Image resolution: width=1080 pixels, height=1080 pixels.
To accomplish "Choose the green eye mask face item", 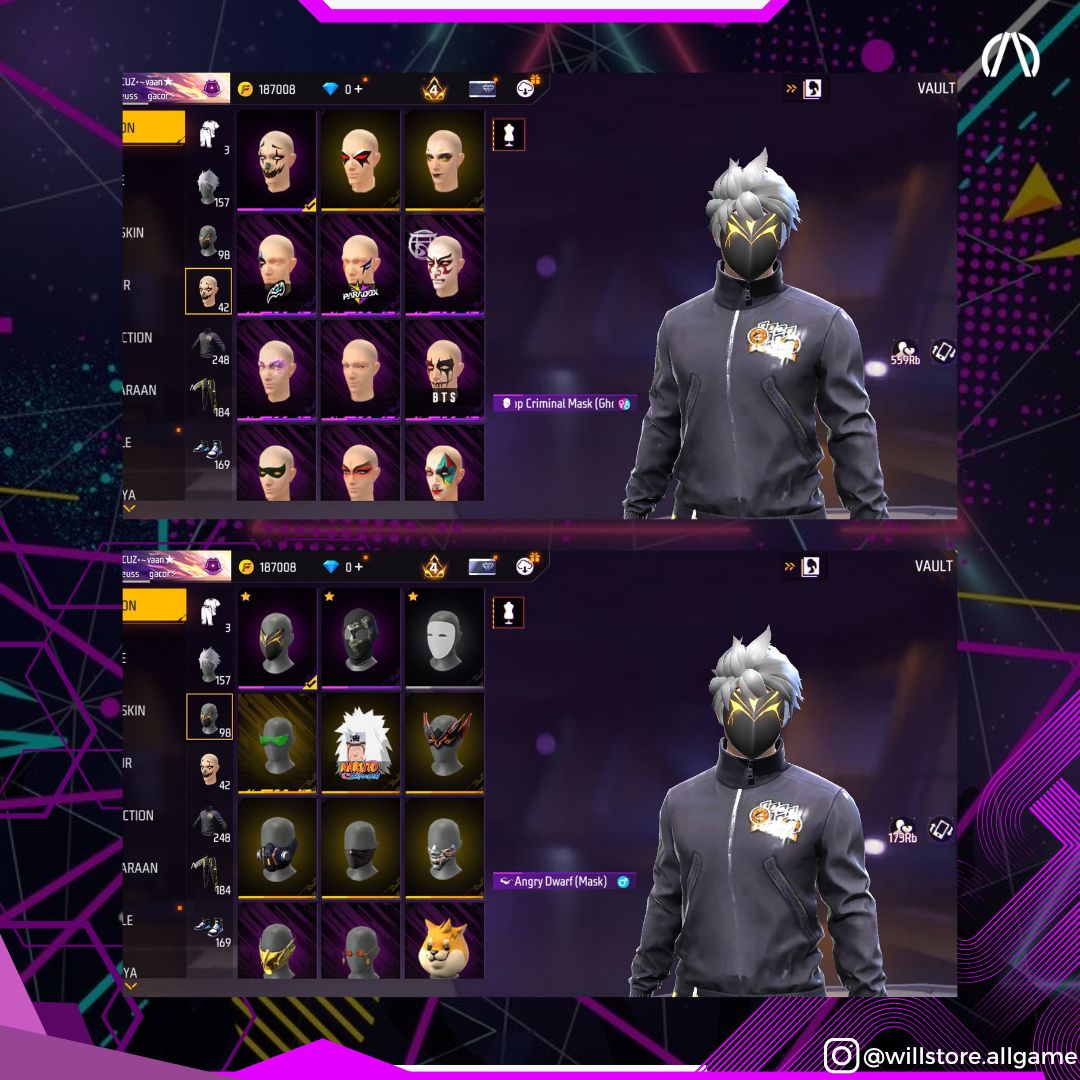I will pos(276,464).
